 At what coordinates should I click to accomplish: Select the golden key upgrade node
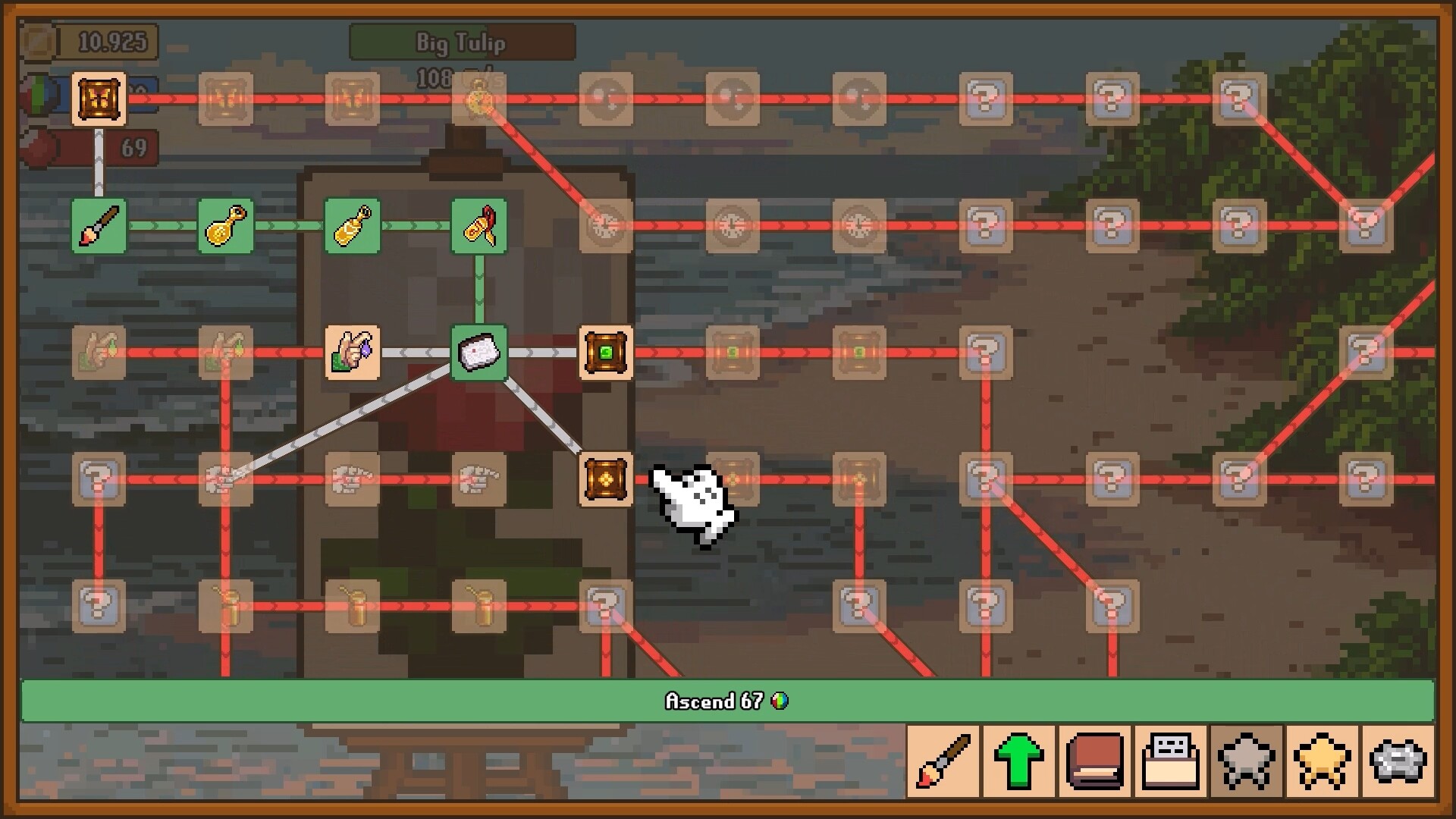pos(224,226)
